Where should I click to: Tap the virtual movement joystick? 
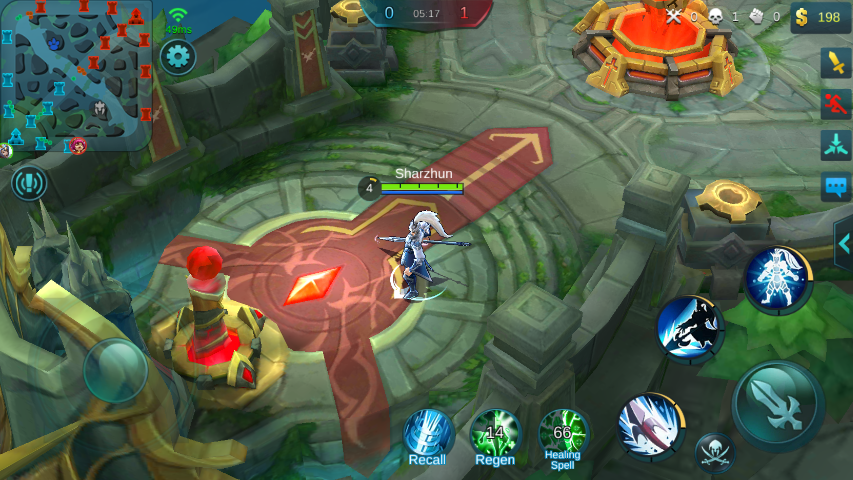115,371
